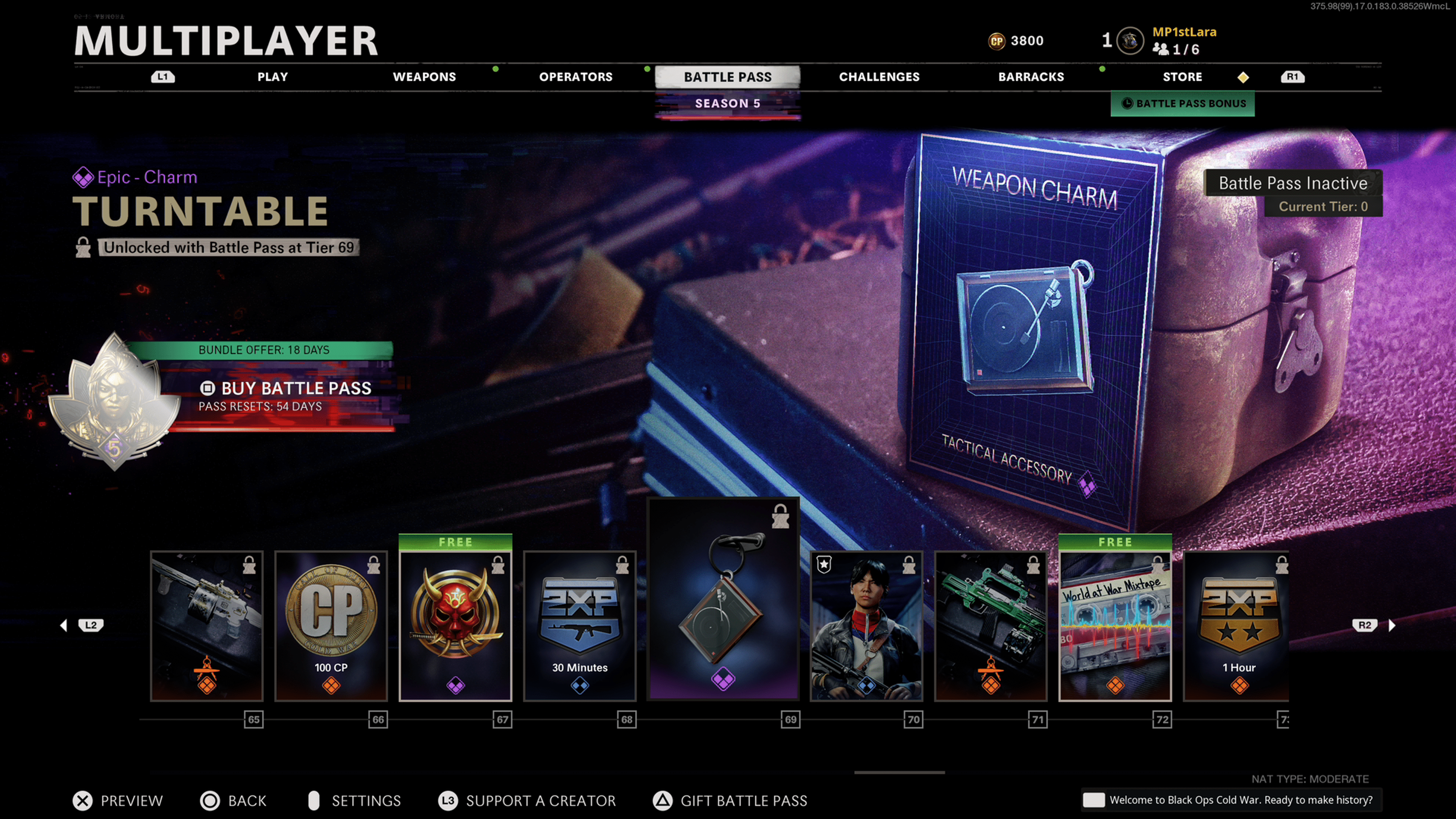1456x819 pixels.
Task: Select the 30 Minutes double weapon XP token
Action: 580,626
